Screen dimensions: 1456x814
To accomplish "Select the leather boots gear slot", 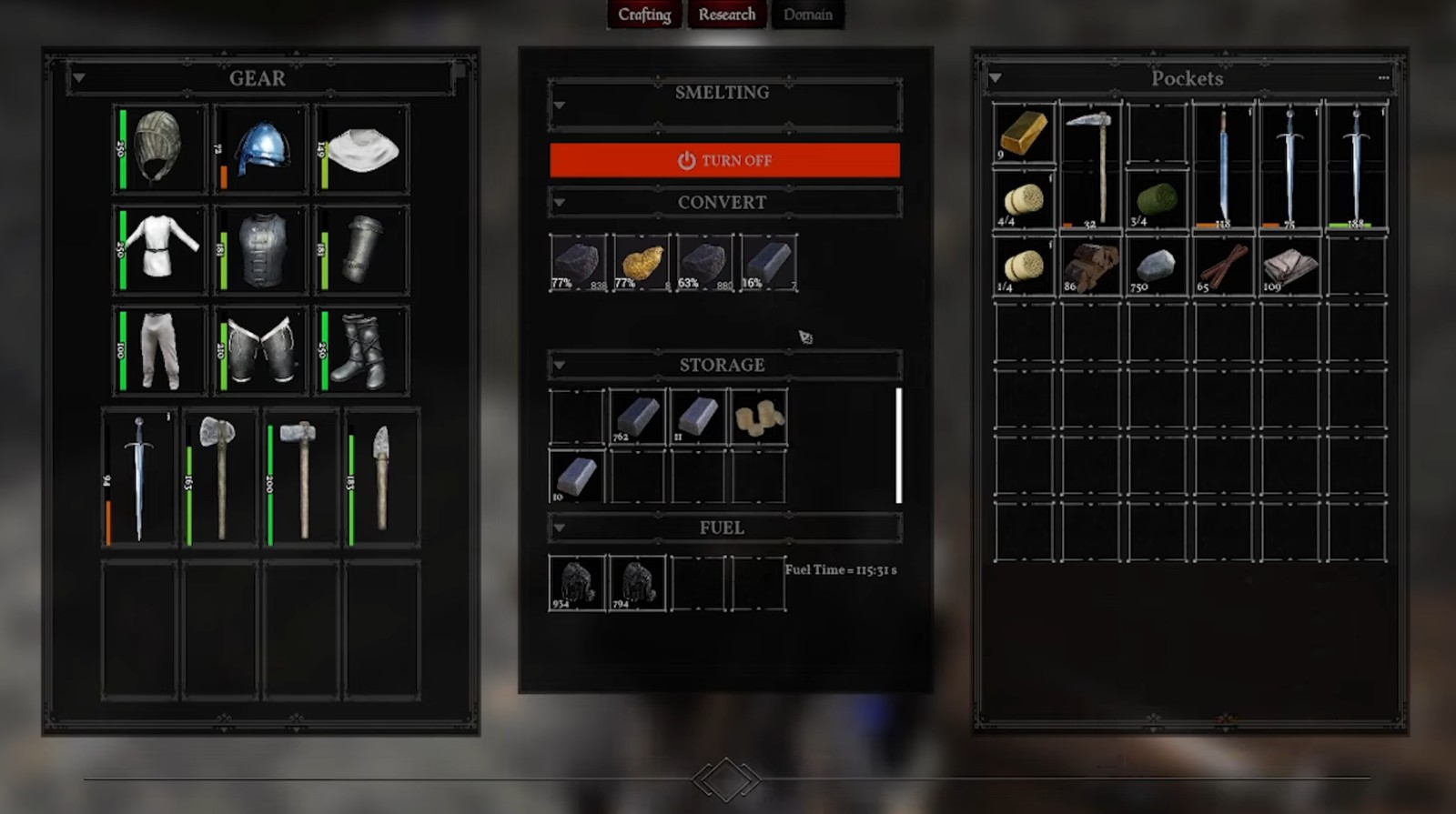I will 361,350.
